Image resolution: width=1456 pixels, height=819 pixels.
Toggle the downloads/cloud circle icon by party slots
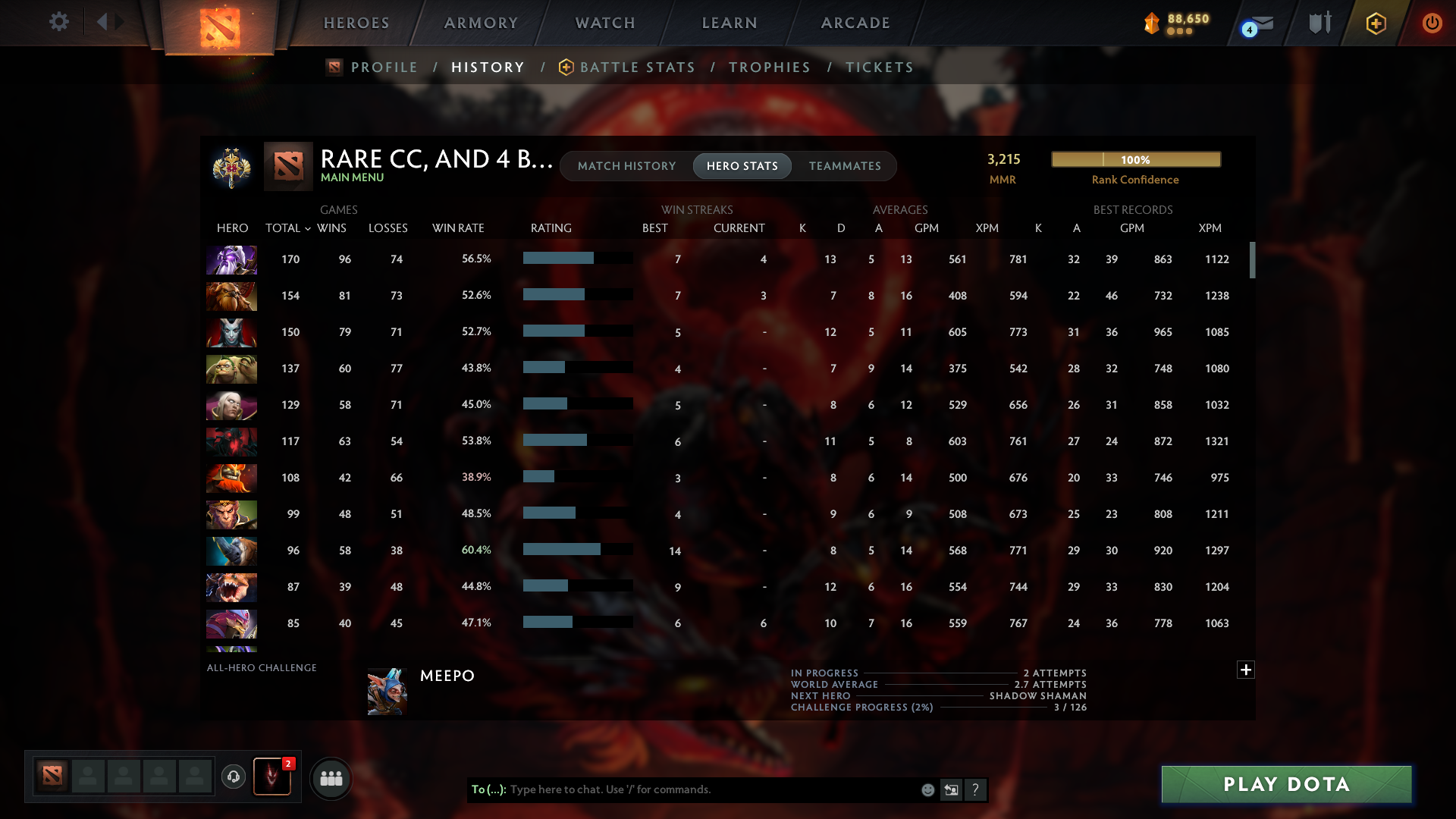[x=235, y=777]
